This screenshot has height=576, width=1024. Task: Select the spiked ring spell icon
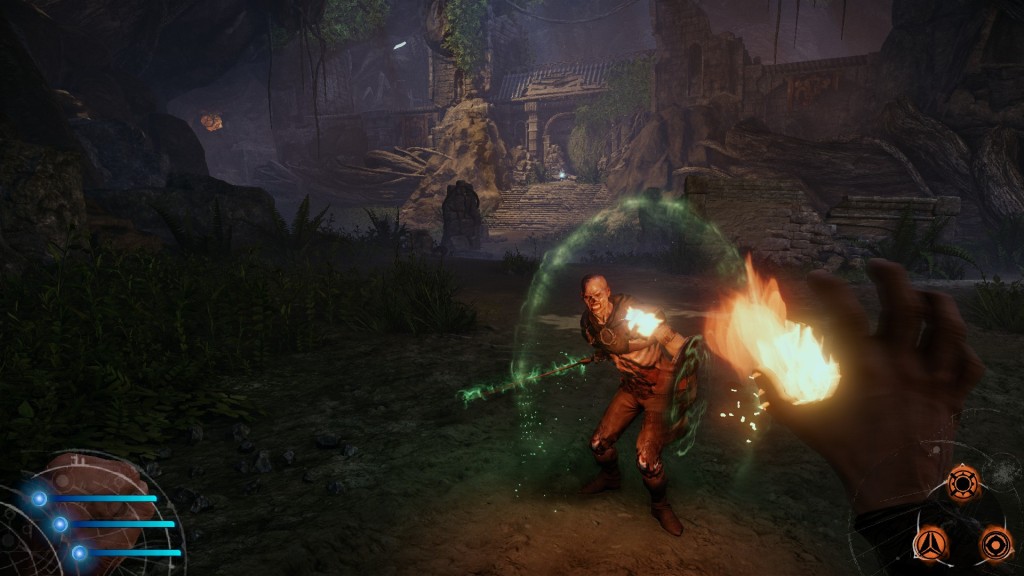click(963, 483)
